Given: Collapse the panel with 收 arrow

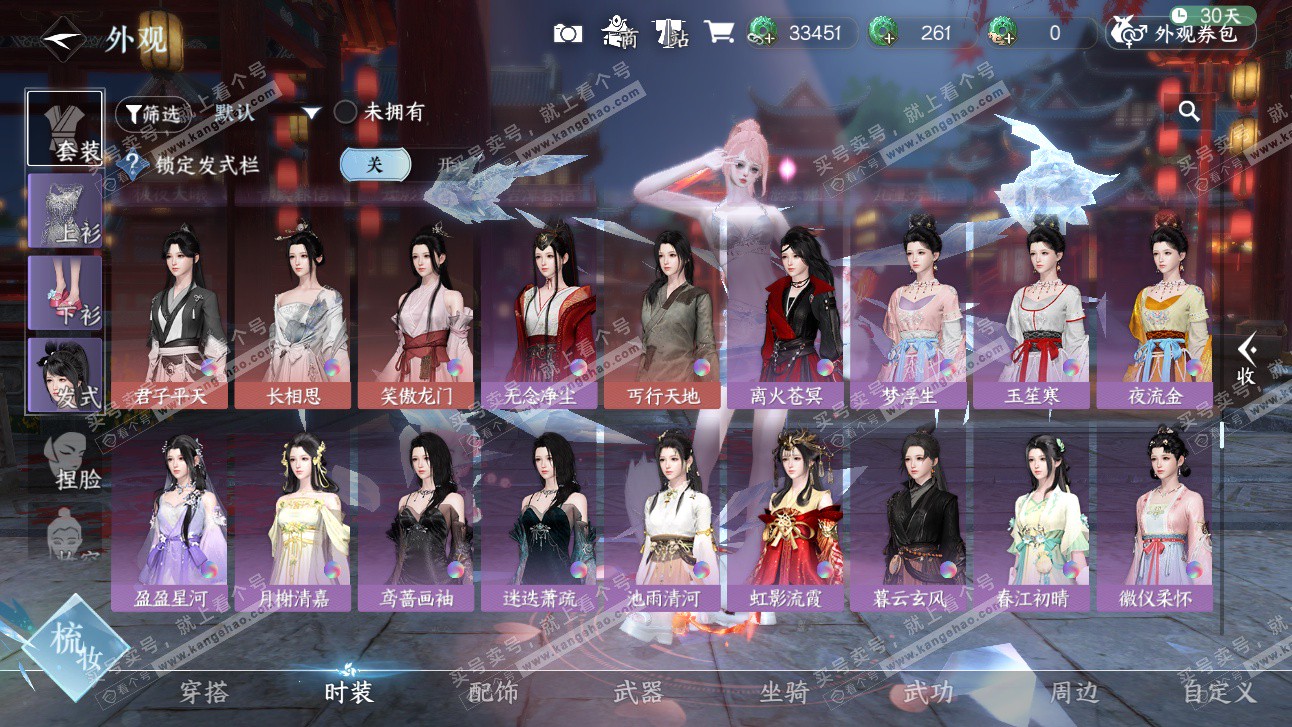Looking at the screenshot, I should tap(1246, 360).
